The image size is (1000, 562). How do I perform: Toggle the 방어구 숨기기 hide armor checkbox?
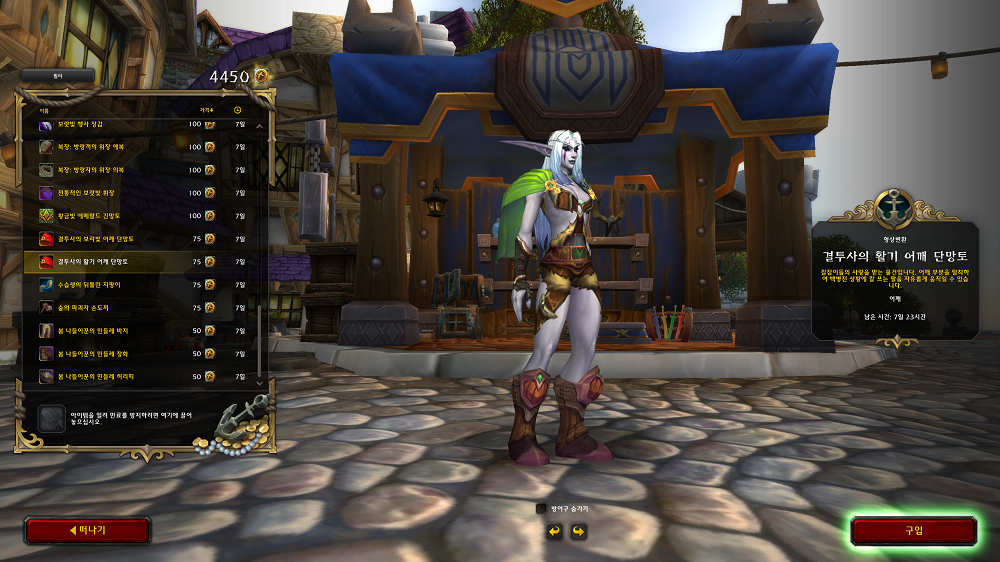(x=542, y=509)
